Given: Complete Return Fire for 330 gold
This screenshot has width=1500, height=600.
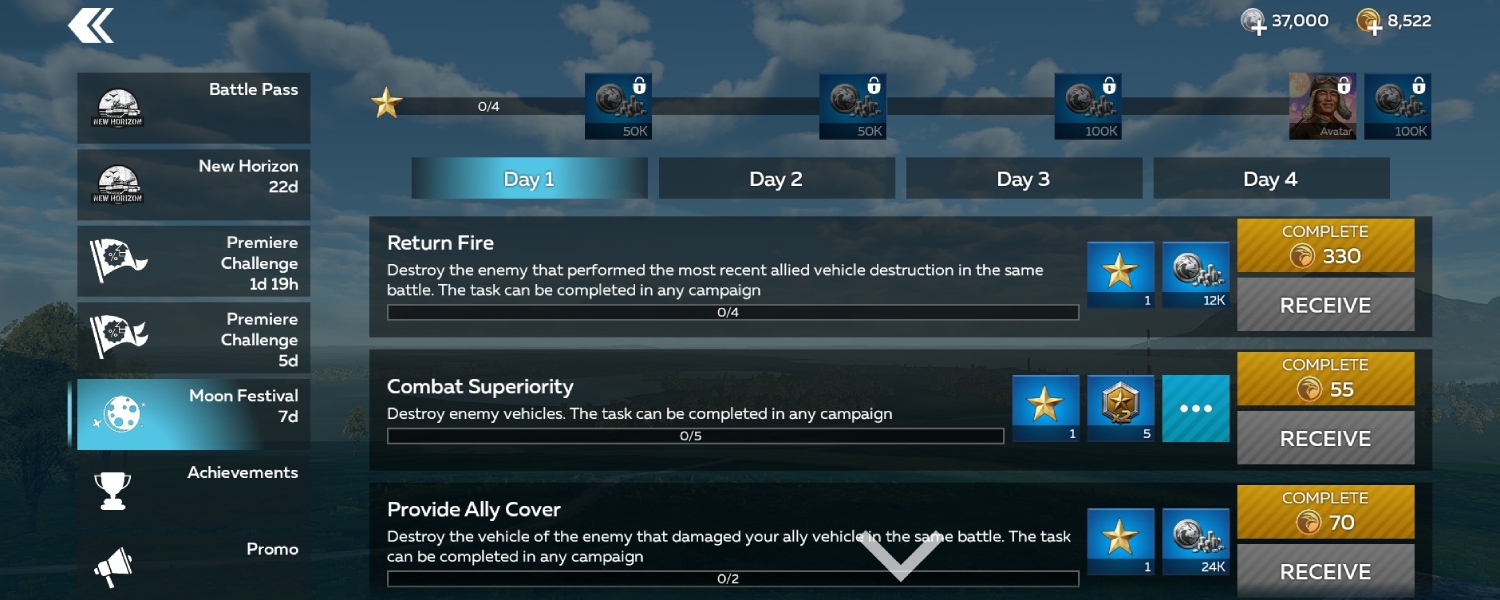Looking at the screenshot, I should tap(1325, 246).
